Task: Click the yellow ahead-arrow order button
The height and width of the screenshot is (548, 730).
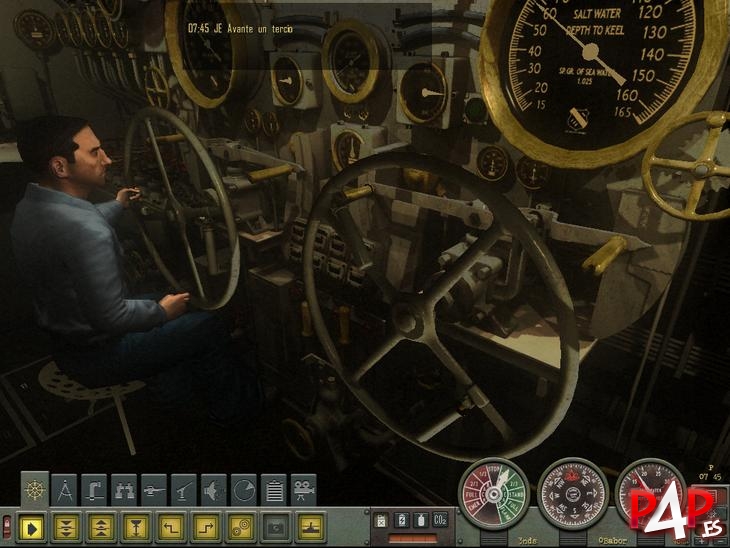Action: (35, 524)
